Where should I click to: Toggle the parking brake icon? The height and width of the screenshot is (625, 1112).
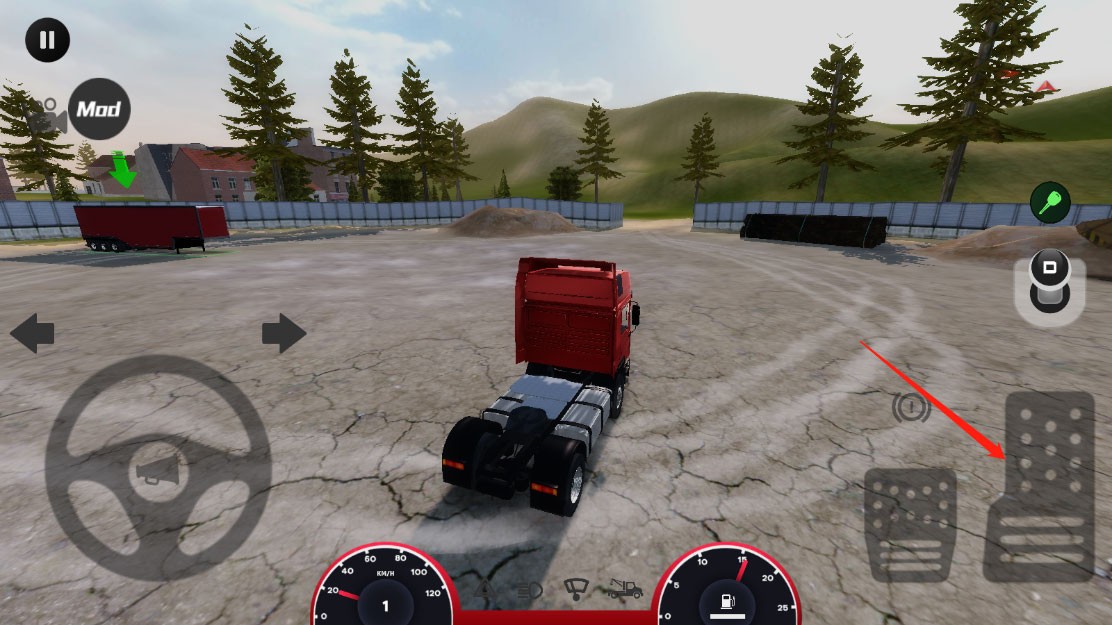tap(910, 407)
